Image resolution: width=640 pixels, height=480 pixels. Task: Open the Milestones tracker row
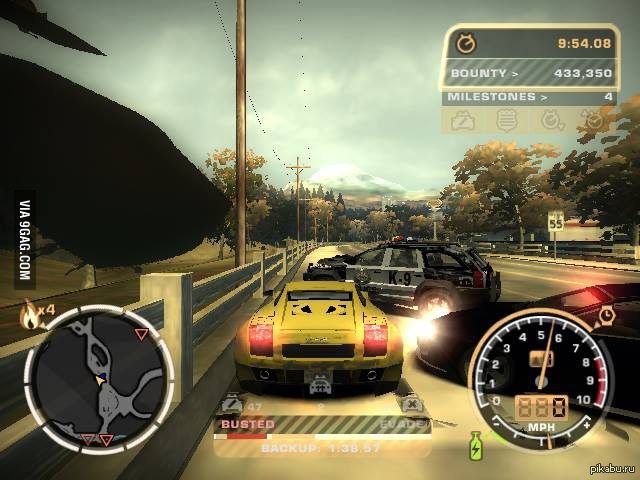click(531, 97)
